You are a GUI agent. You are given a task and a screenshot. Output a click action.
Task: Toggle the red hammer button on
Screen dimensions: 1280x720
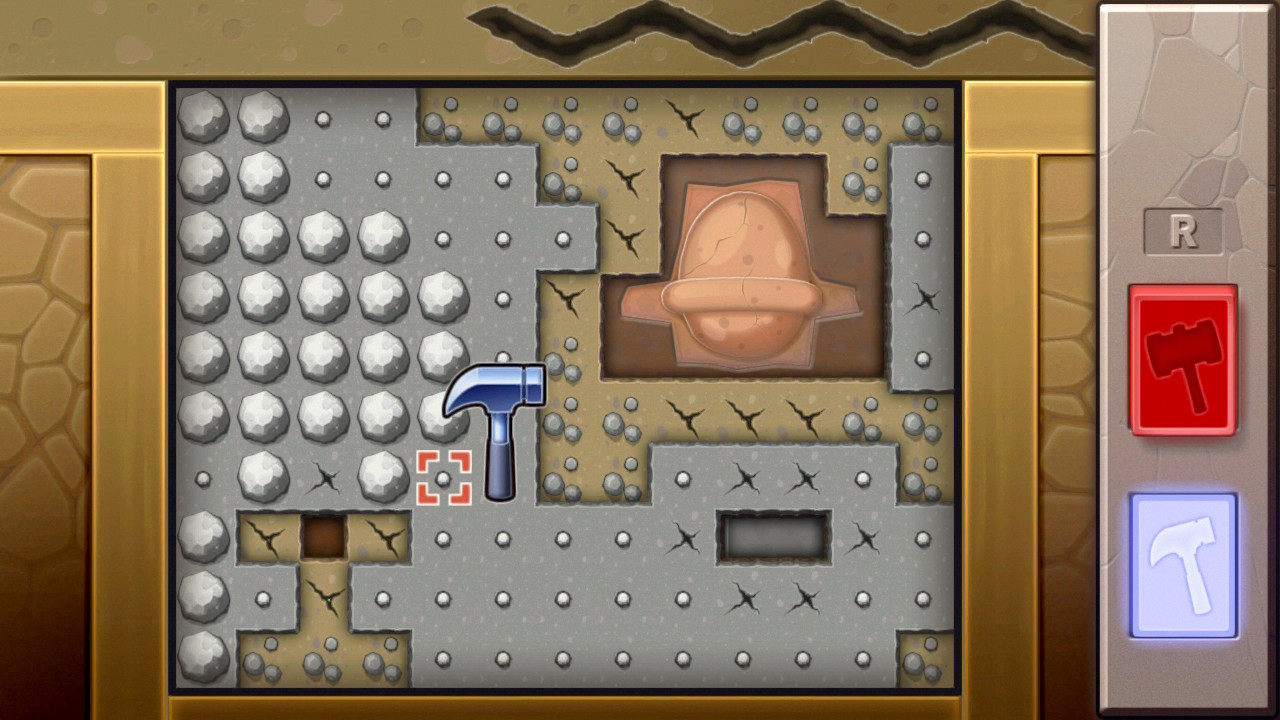pyautogui.click(x=1183, y=360)
